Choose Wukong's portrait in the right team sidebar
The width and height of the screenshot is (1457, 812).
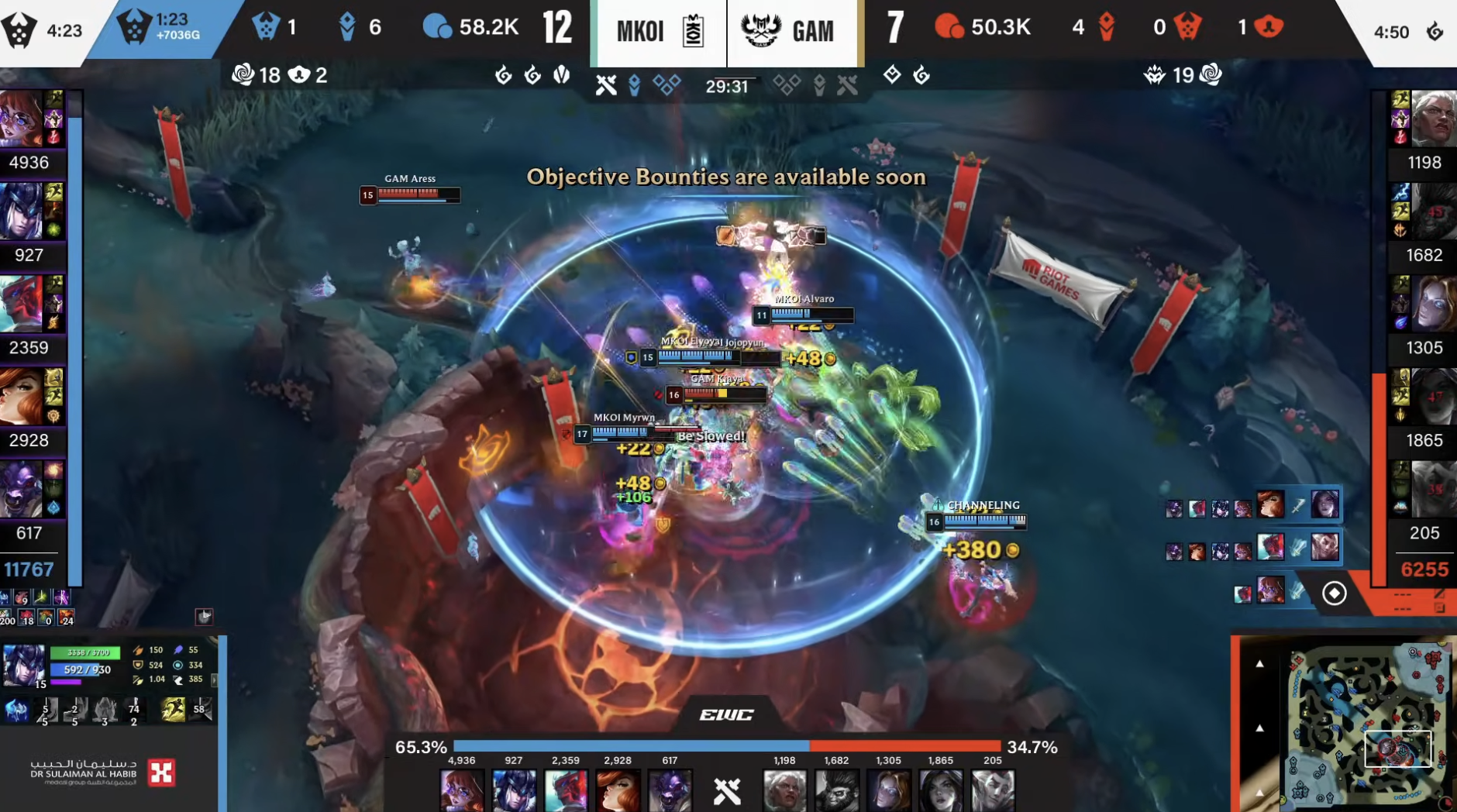tap(1433, 211)
